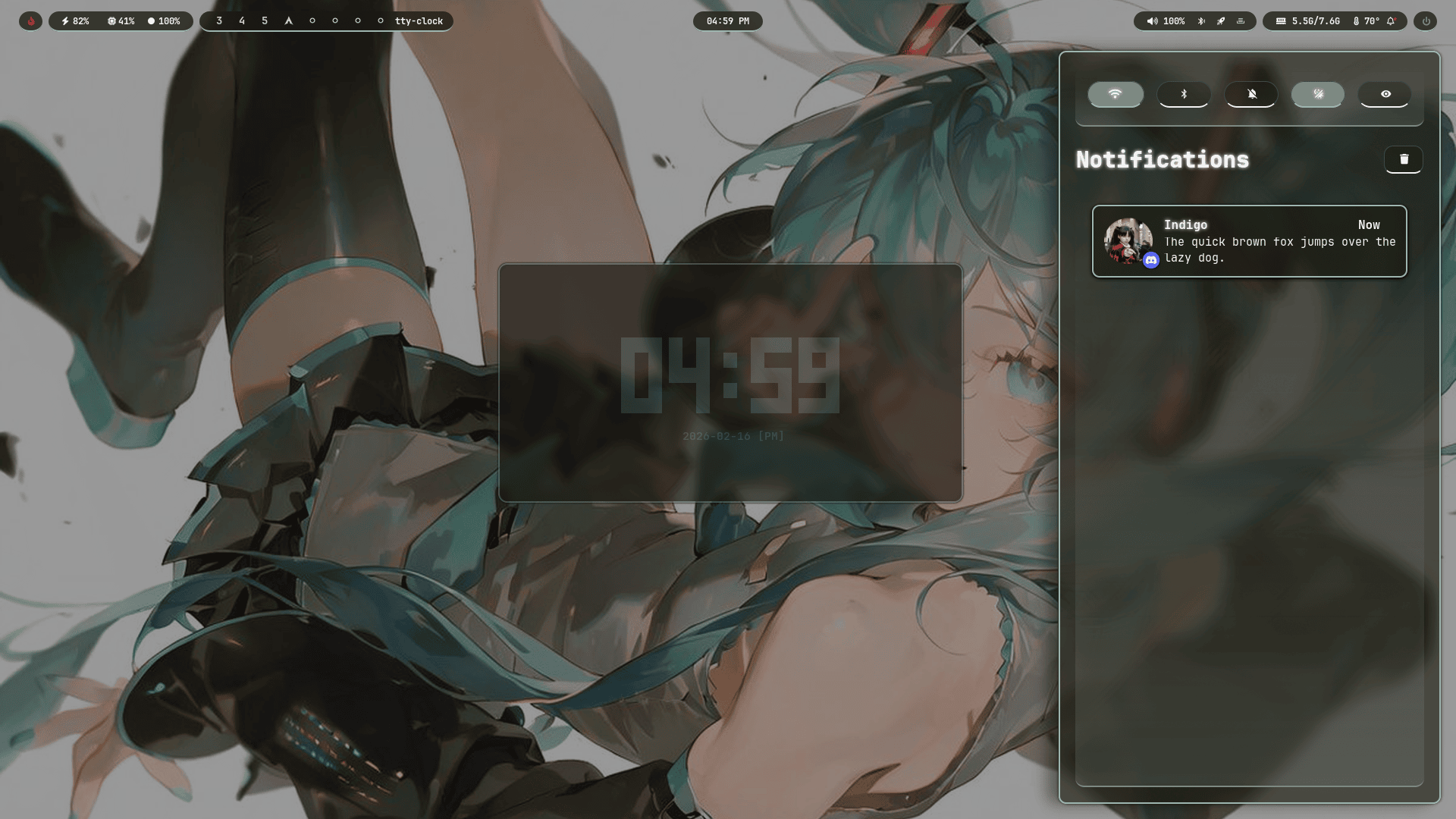The height and width of the screenshot is (819, 1456).
Task: Click the launcher flame icon on the bar
Action: point(30,20)
